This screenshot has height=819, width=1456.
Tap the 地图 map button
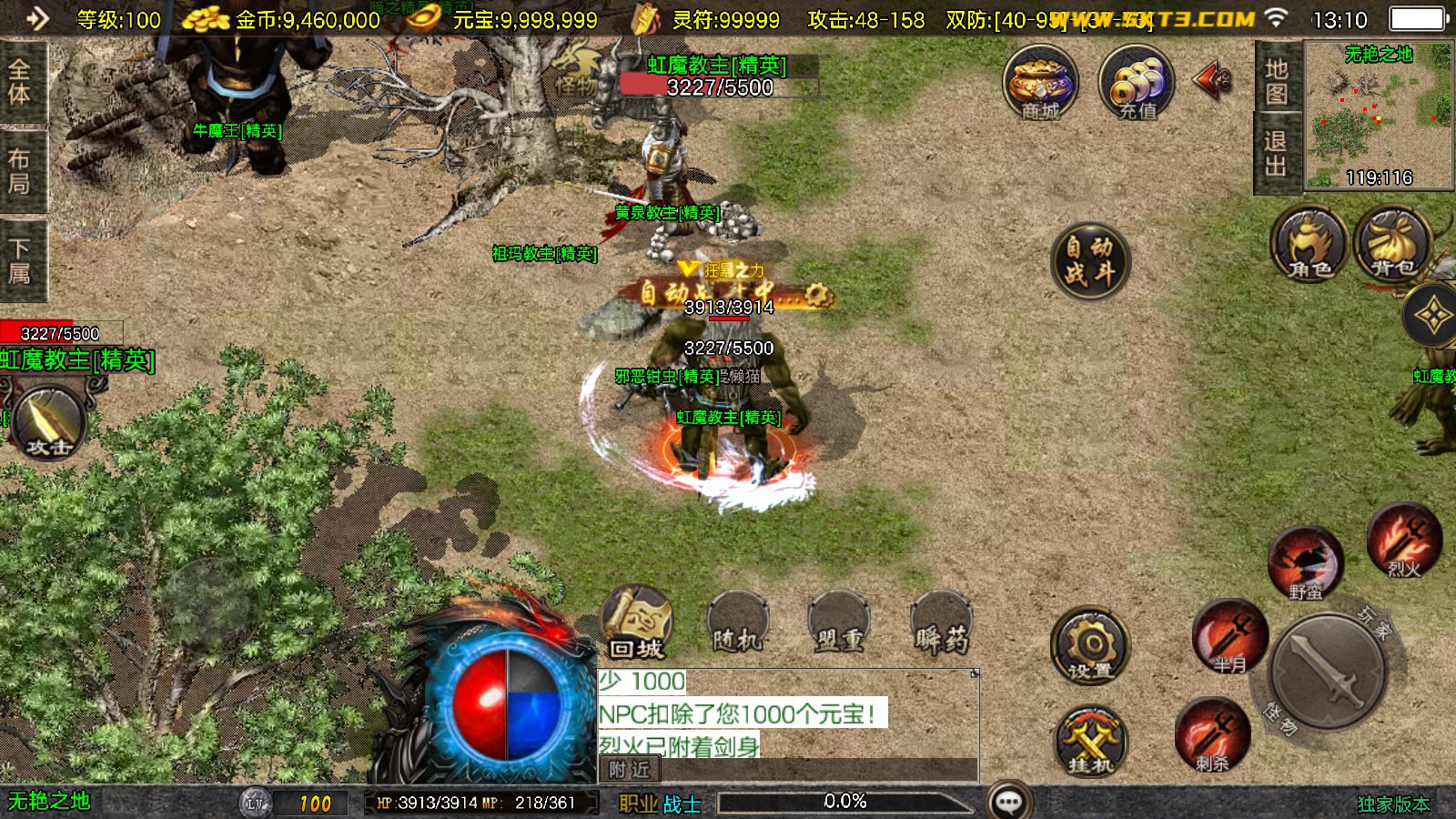(1276, 79)
